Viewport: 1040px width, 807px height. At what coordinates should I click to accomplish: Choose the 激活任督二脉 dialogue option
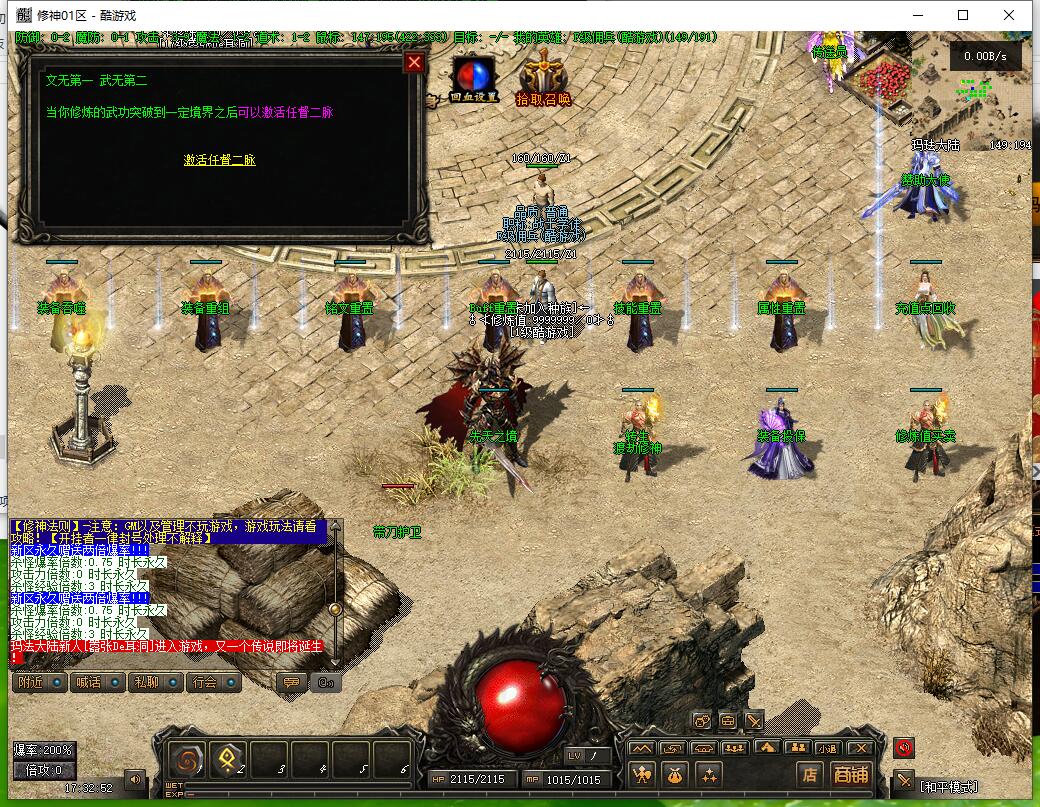(220, 160)
